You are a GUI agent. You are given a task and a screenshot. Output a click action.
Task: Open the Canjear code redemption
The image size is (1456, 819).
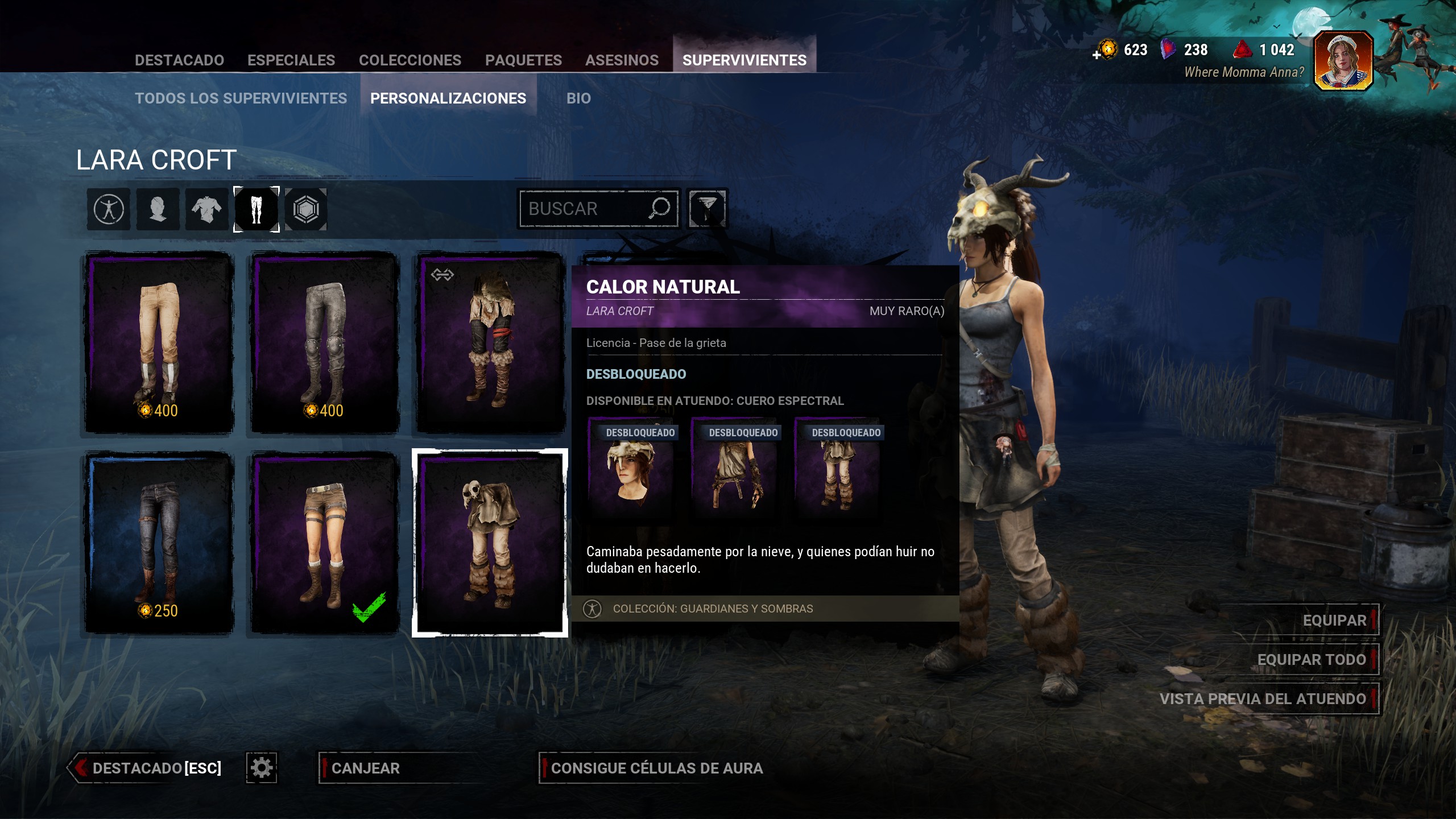click(366, 768)
